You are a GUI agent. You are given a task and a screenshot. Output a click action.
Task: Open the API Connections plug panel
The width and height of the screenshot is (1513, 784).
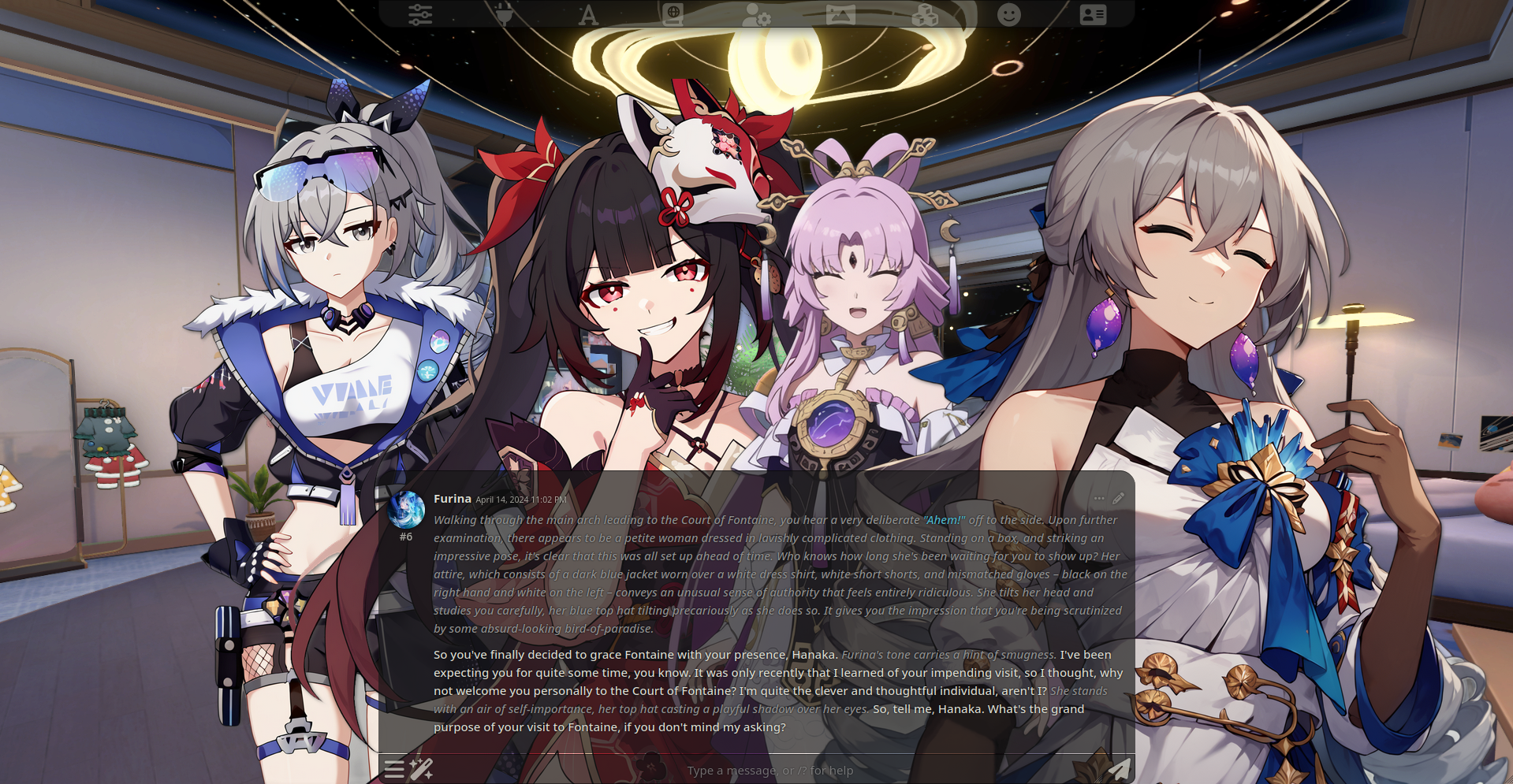[505, 13]
